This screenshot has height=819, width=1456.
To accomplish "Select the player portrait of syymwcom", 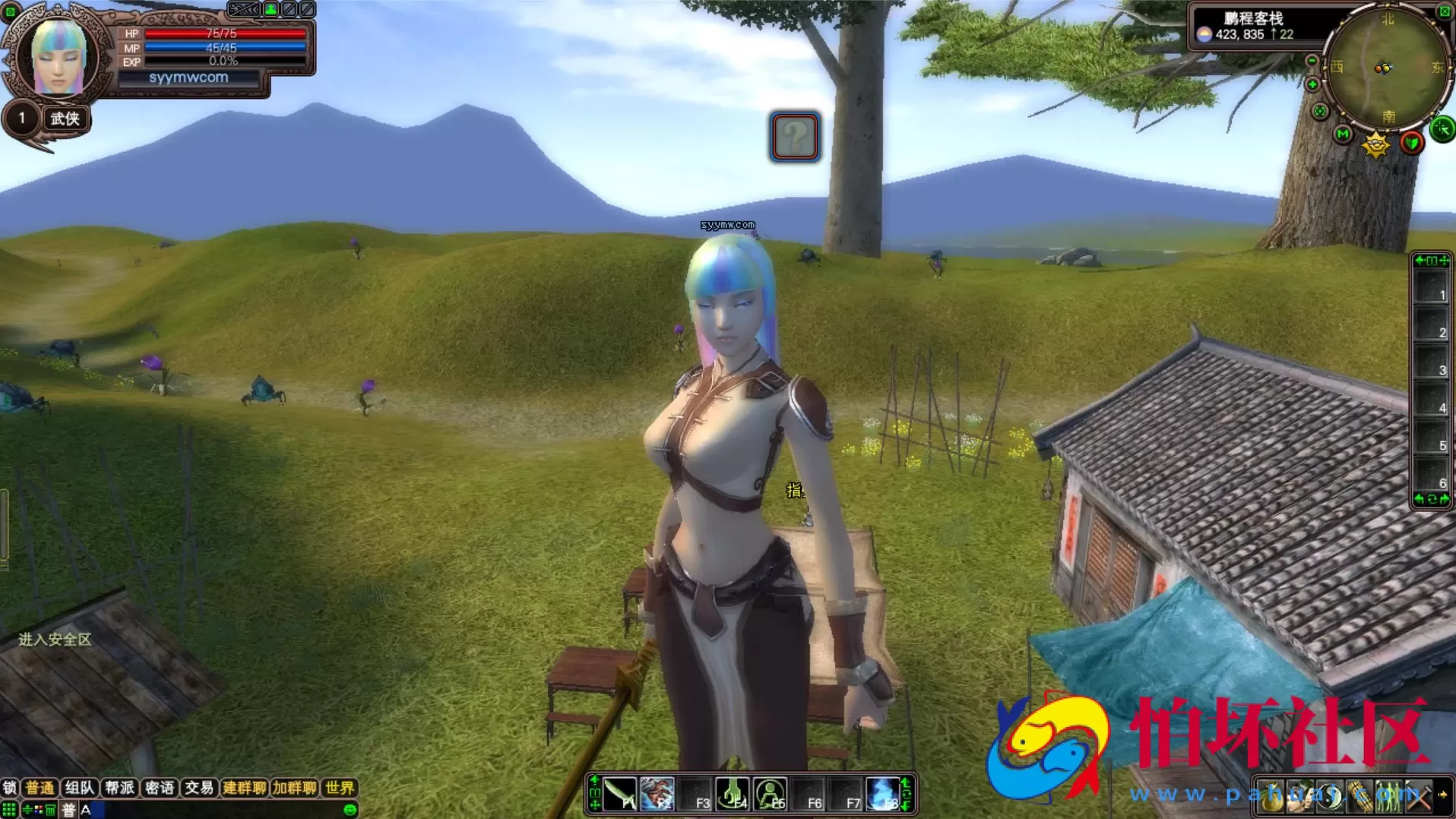I will pyautogui.click(x=58, y=58).
